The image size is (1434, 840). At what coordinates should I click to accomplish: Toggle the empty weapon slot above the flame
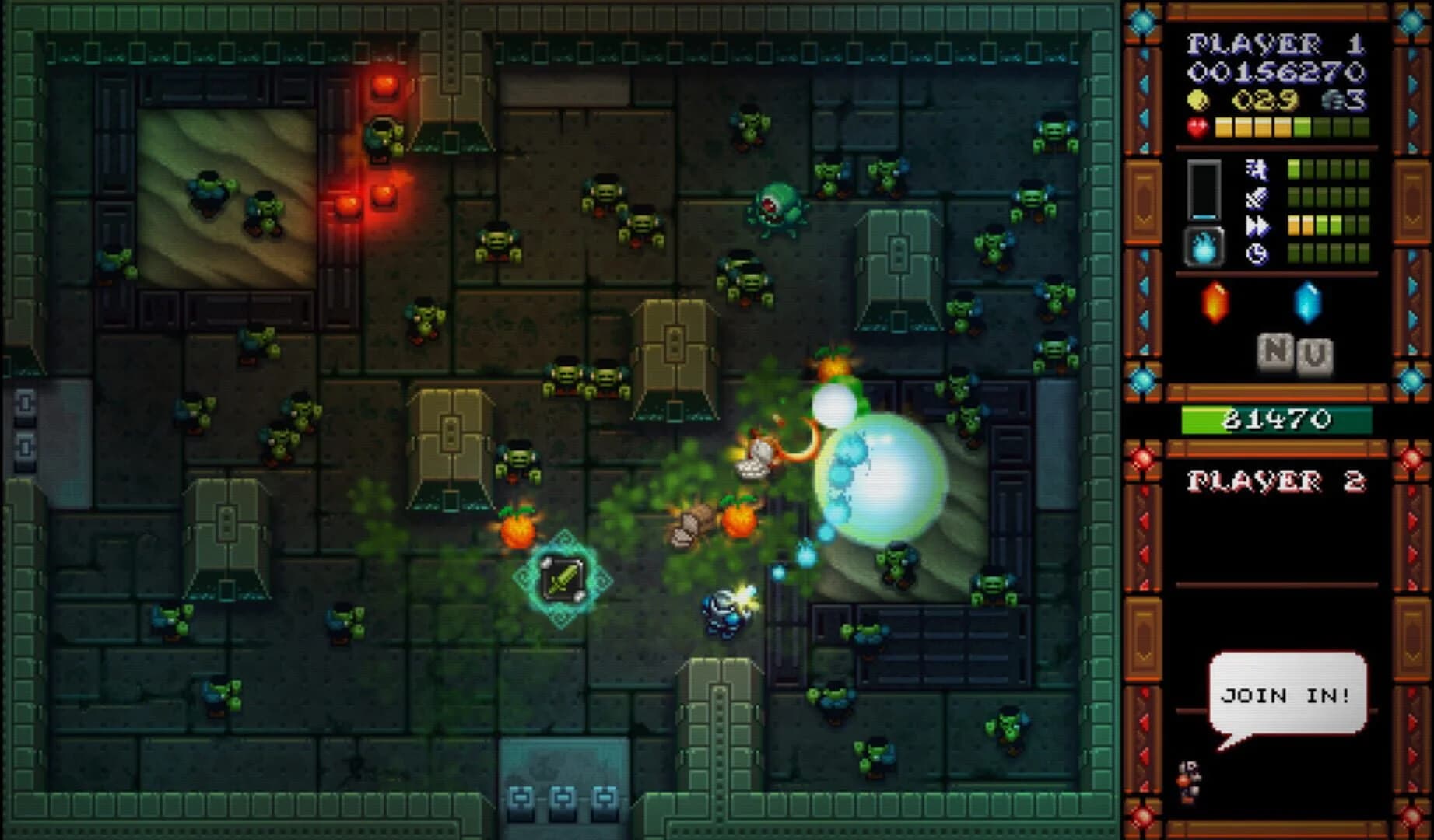[1204, 189]
